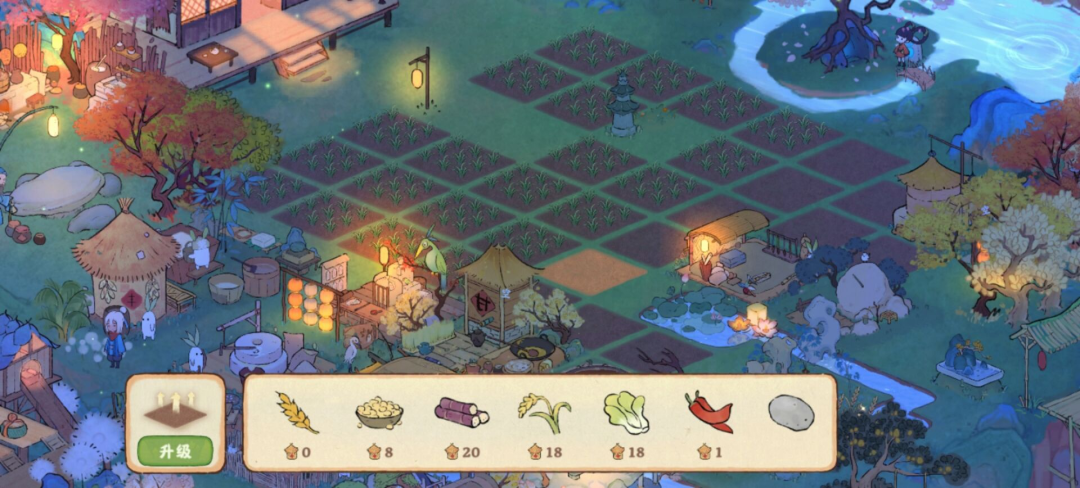1080x488 pixels.
Task: Choose the cabbage crop
Action: point(626,412)
